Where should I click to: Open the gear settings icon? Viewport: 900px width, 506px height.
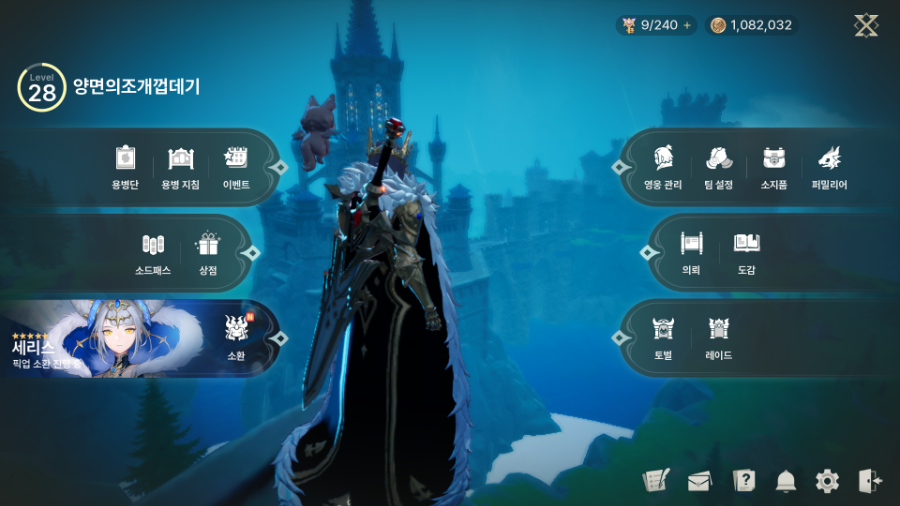(827, 481)
